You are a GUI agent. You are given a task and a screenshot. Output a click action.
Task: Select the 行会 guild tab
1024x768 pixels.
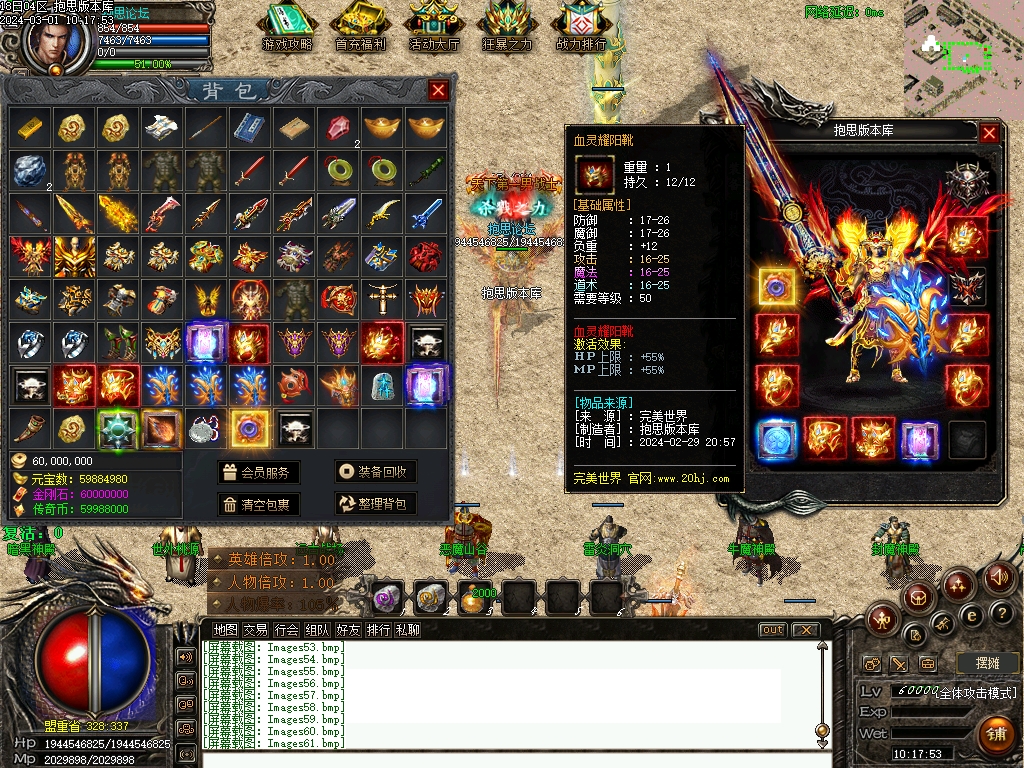pyautogui.click(x=287, y=630)
